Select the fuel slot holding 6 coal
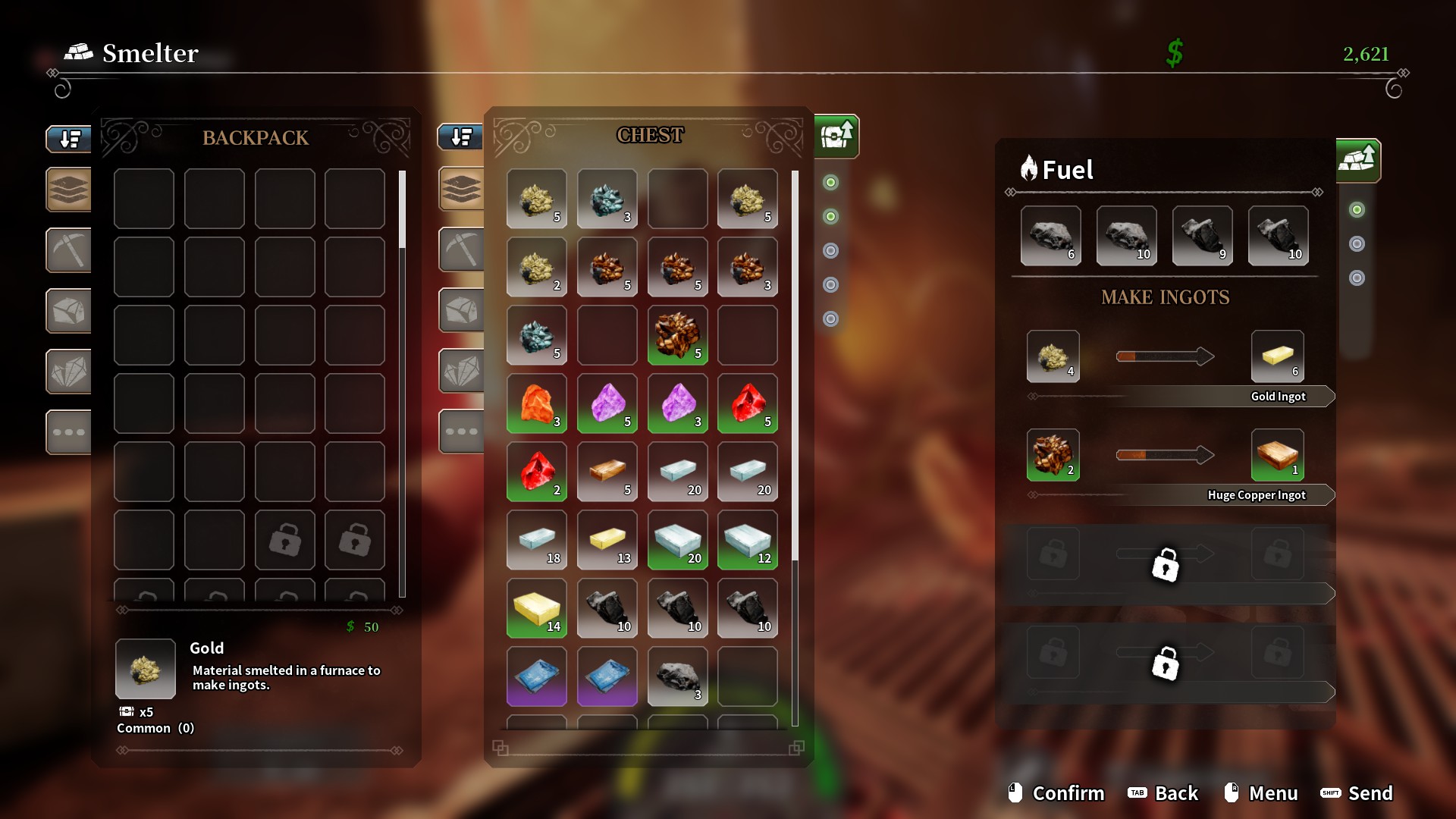This screenshot has height=819, width=1456. tap(1050, 236)
